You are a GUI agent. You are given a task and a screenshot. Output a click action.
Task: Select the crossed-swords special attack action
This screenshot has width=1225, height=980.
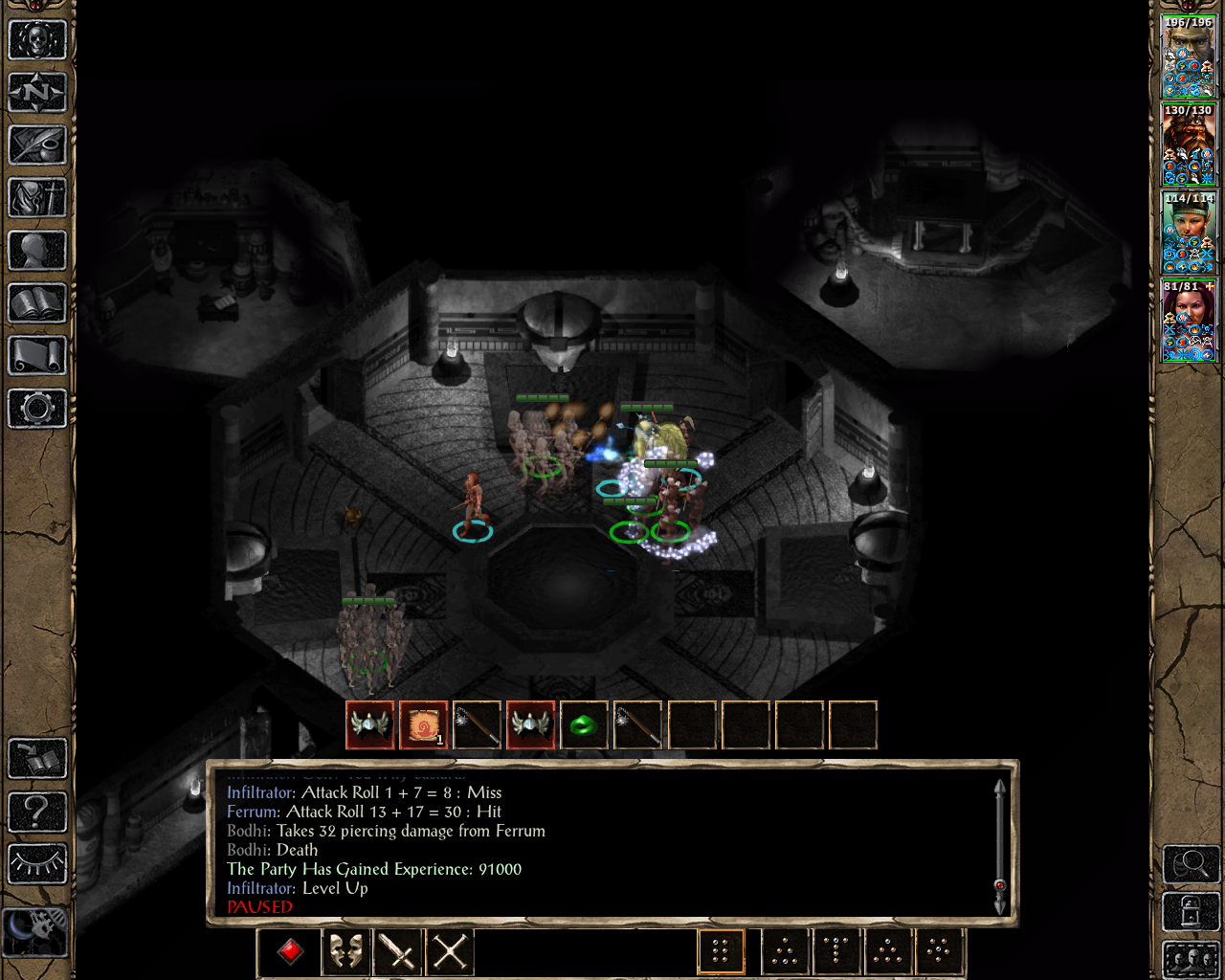pyautogui.click(x=448, y=950)
